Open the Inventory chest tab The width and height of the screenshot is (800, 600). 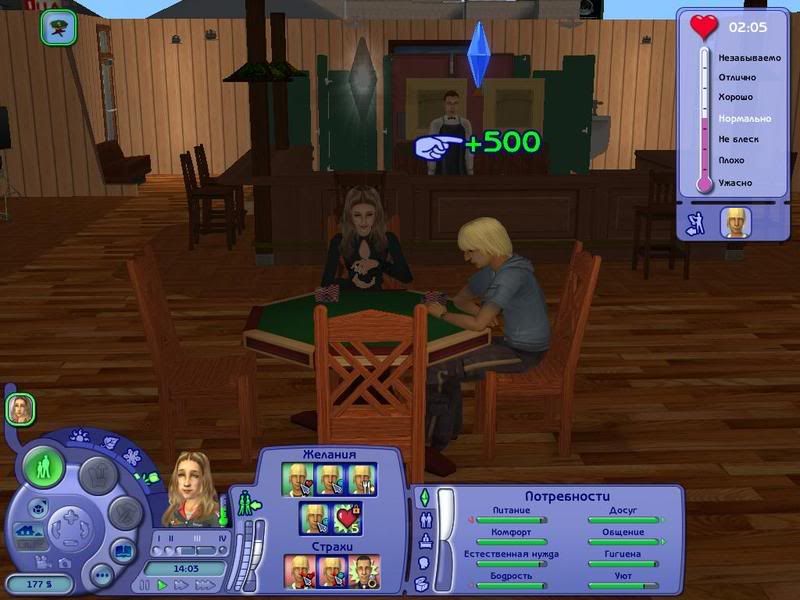pos(423,584)
